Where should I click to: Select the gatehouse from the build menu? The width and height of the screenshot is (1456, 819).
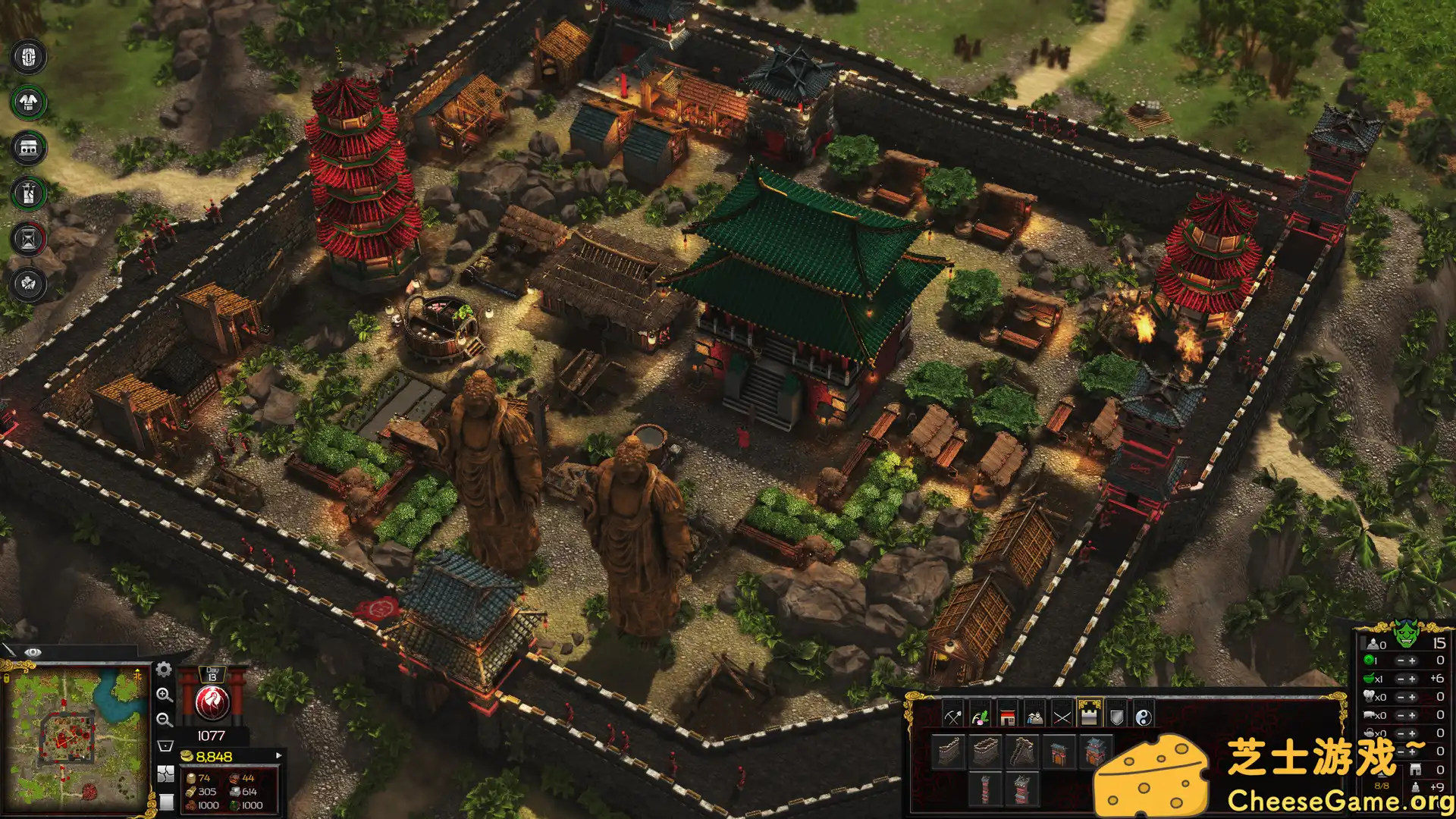pyautogui.click(x=1059, y=752)
